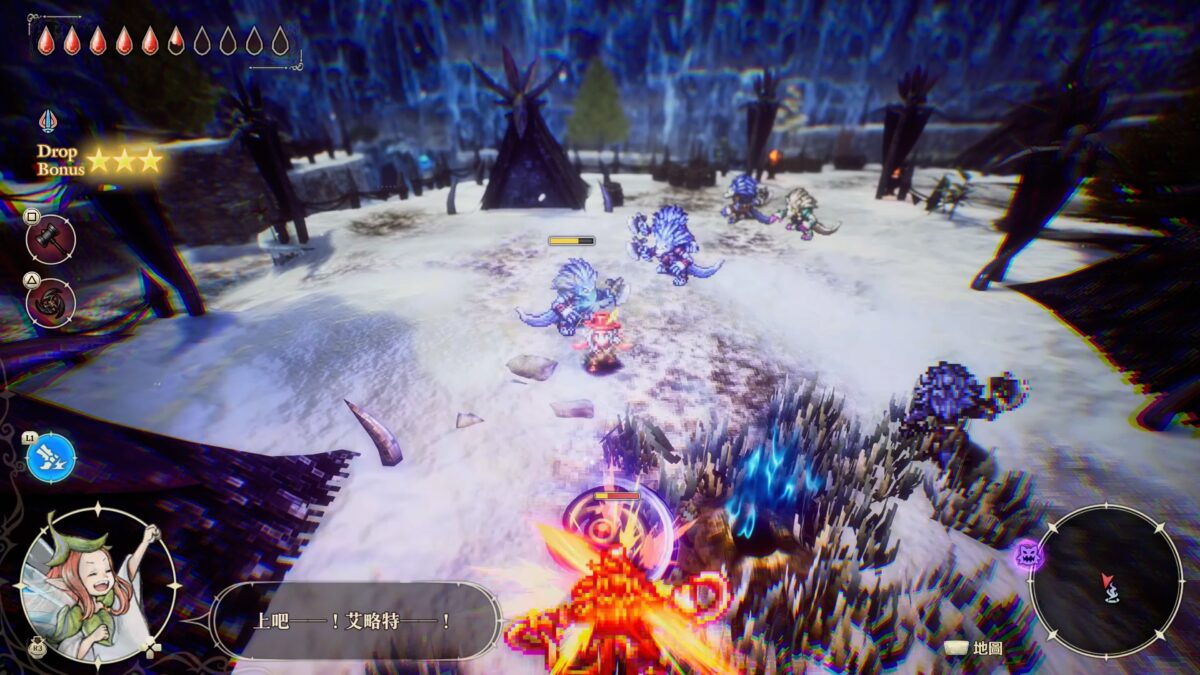This screenshot has width=1200, height=675.
Task: Select the purple monster marker by the minimap
Action: (1028, 554)
